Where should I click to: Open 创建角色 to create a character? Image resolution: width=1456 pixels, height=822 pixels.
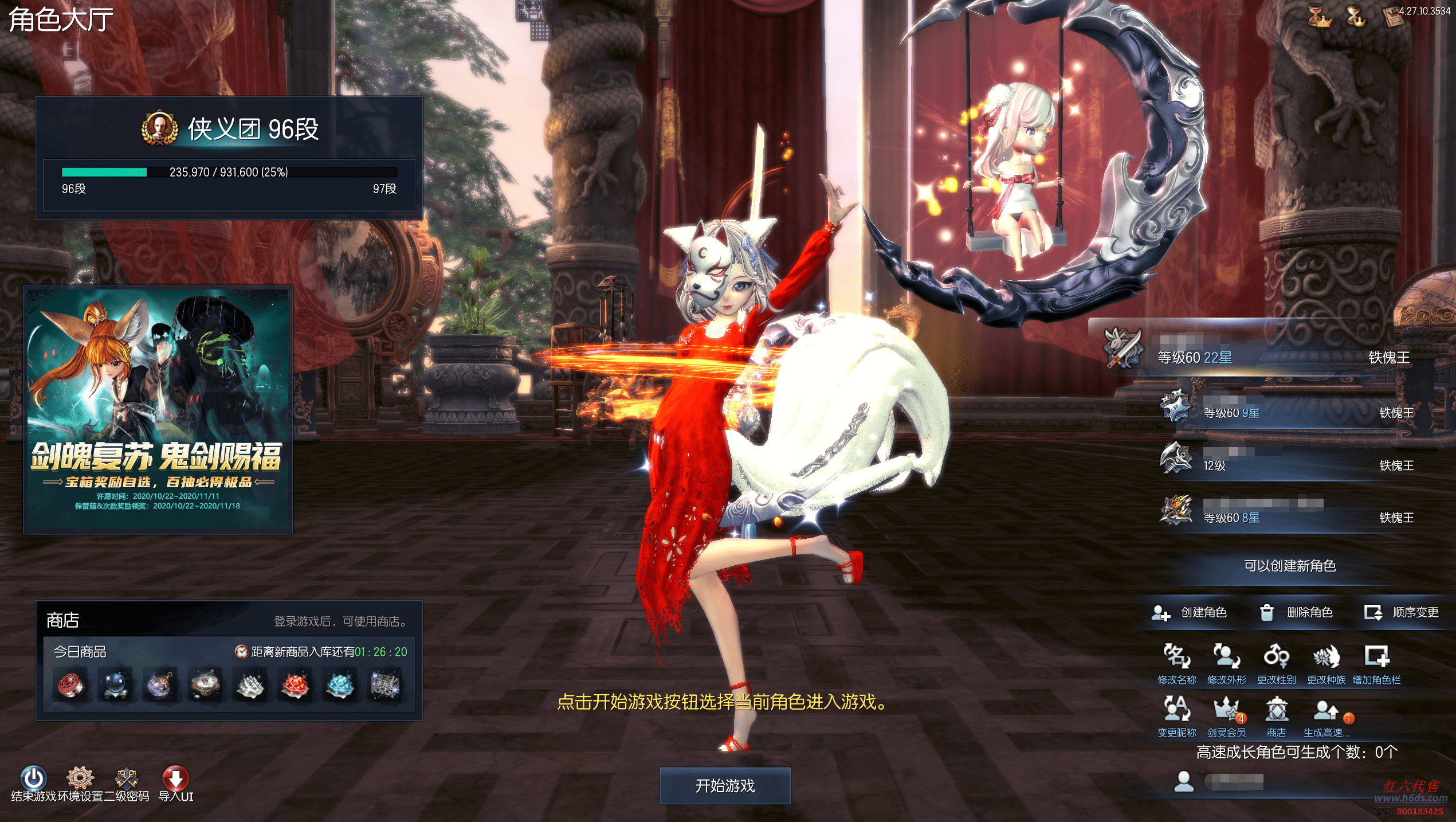coord(1190,612)
